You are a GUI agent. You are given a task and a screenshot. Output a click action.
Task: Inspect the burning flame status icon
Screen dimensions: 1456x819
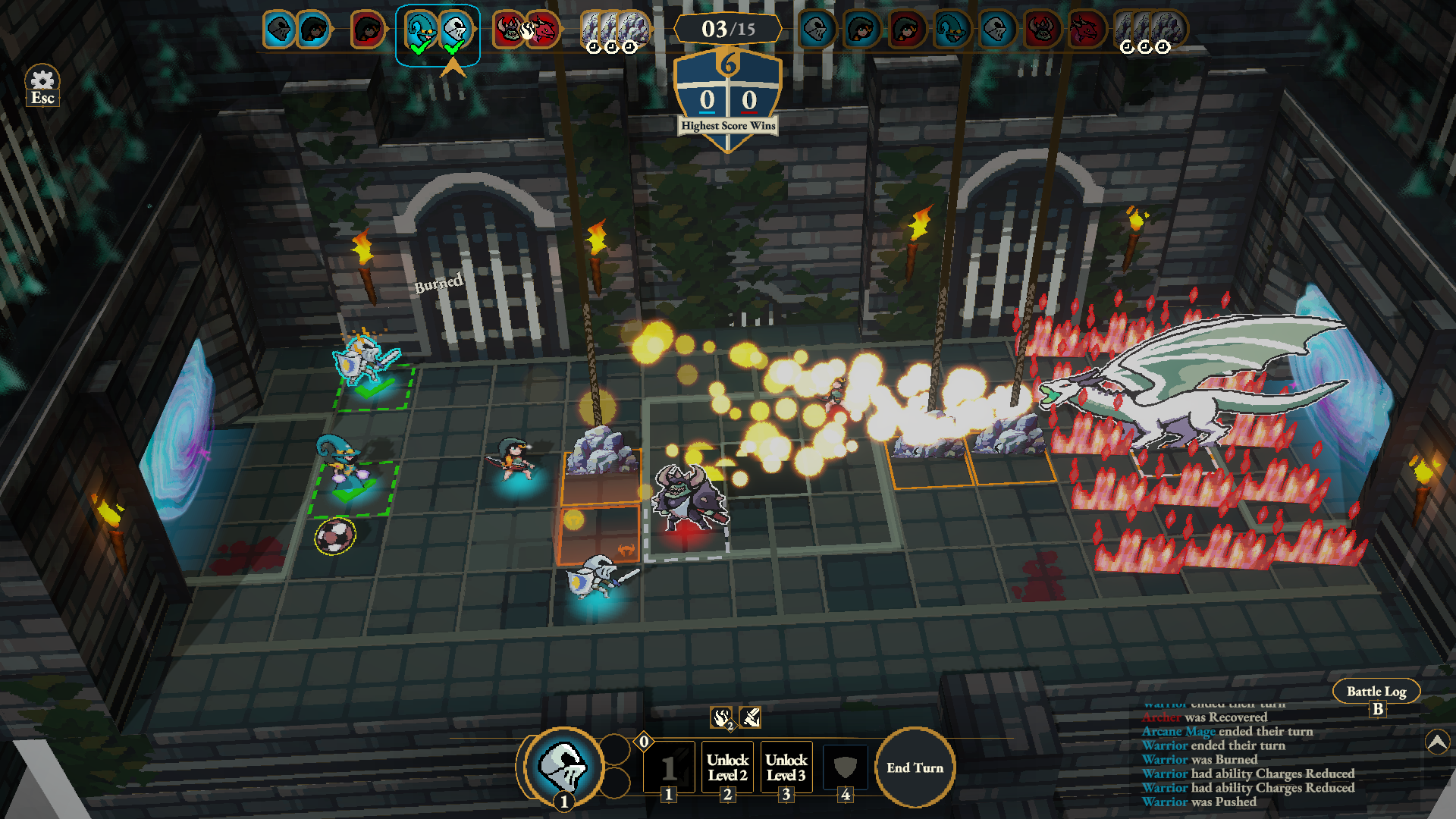pyautogui.click(x=721, y=717)
